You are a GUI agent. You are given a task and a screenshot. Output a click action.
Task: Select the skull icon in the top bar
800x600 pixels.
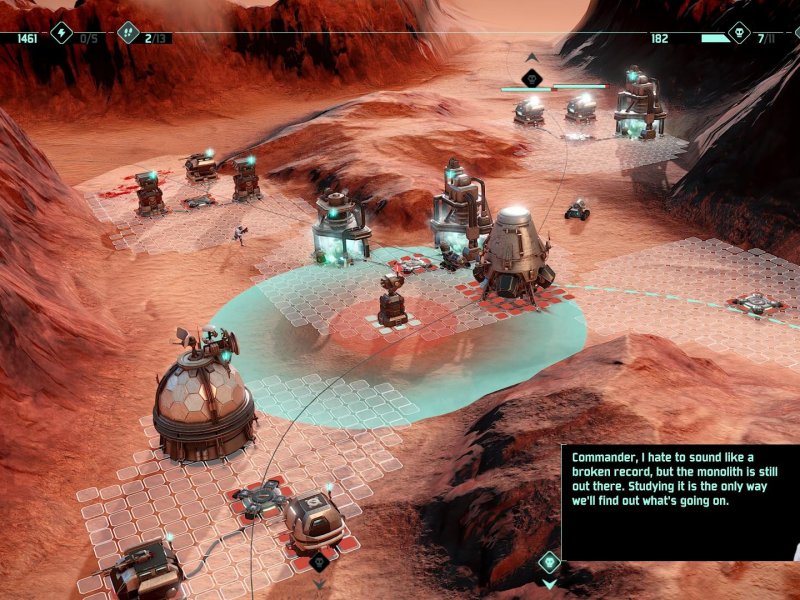click(x=739, y=34)
